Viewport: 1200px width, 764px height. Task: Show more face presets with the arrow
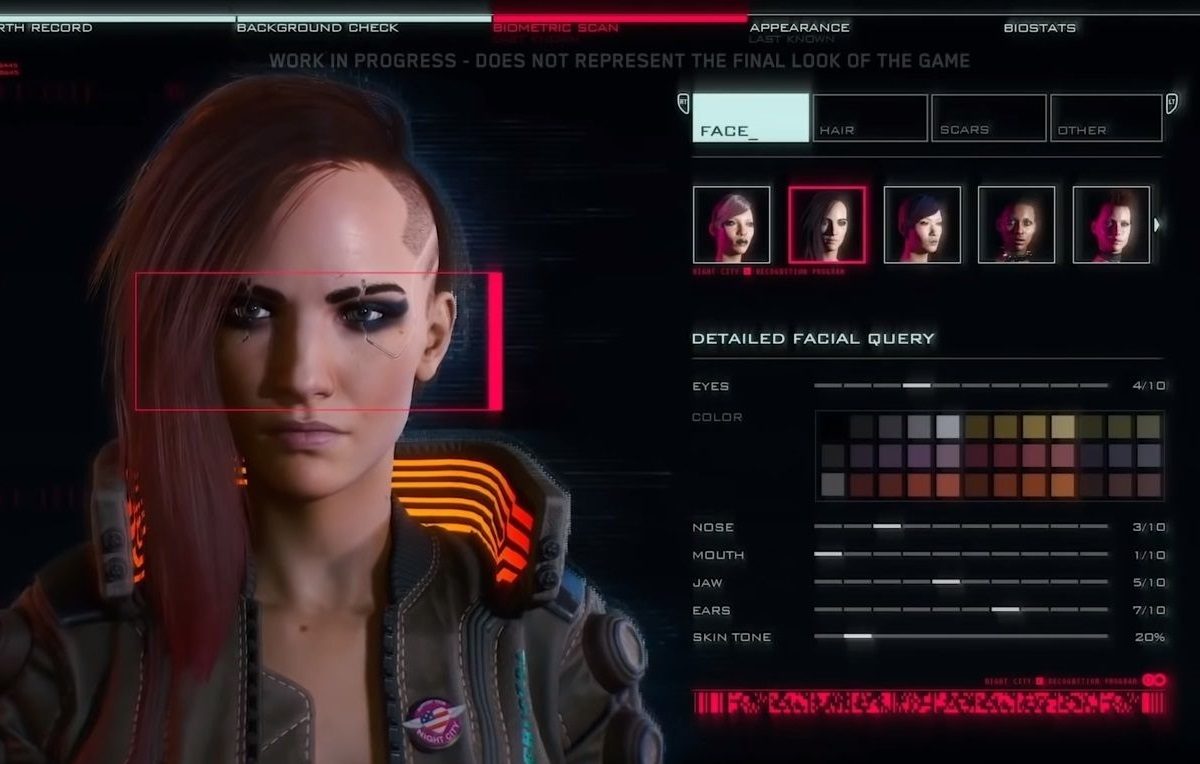coord(1157,224)
